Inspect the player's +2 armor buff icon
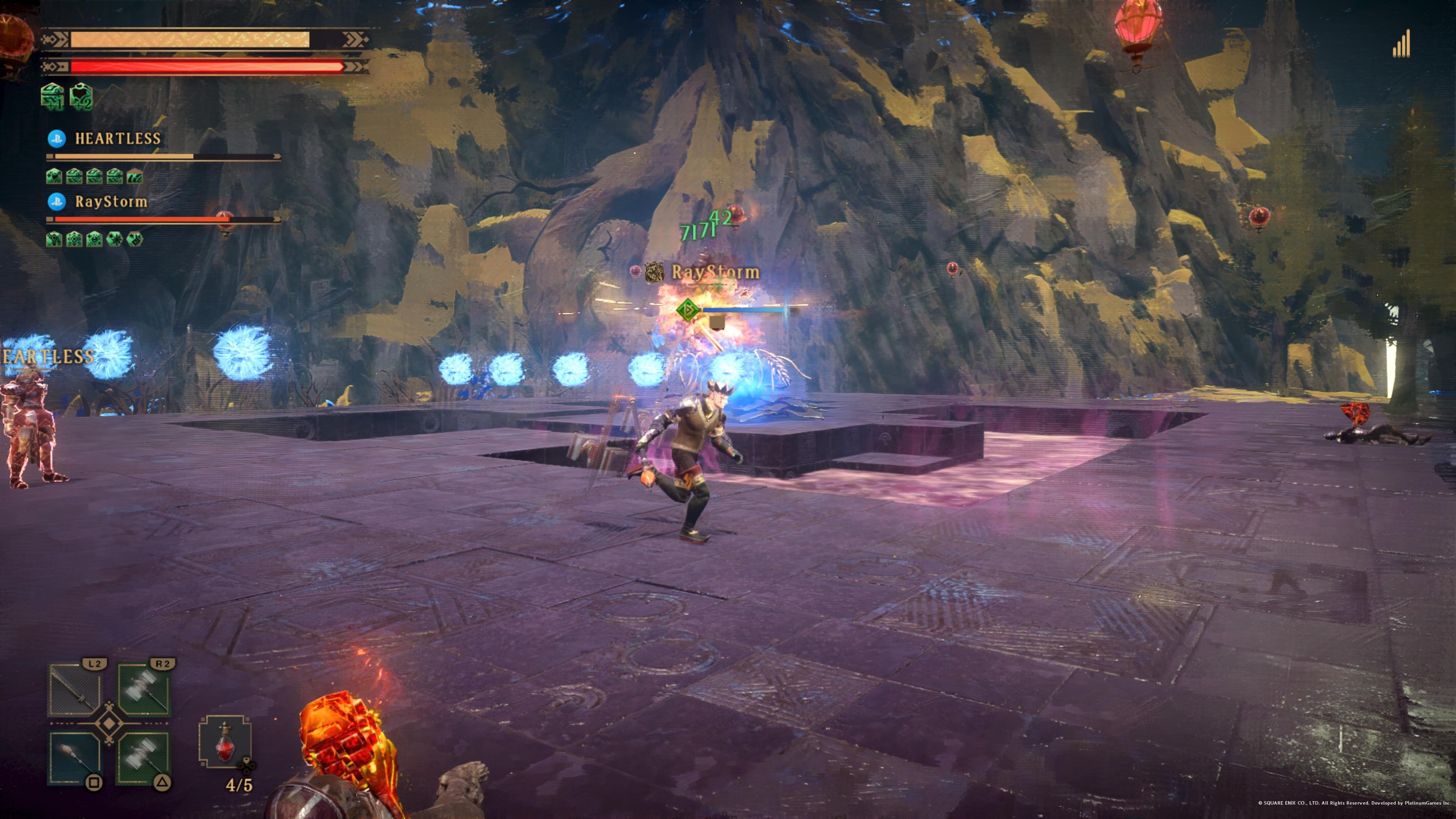The image size is (1456, 819). [82, 96]
